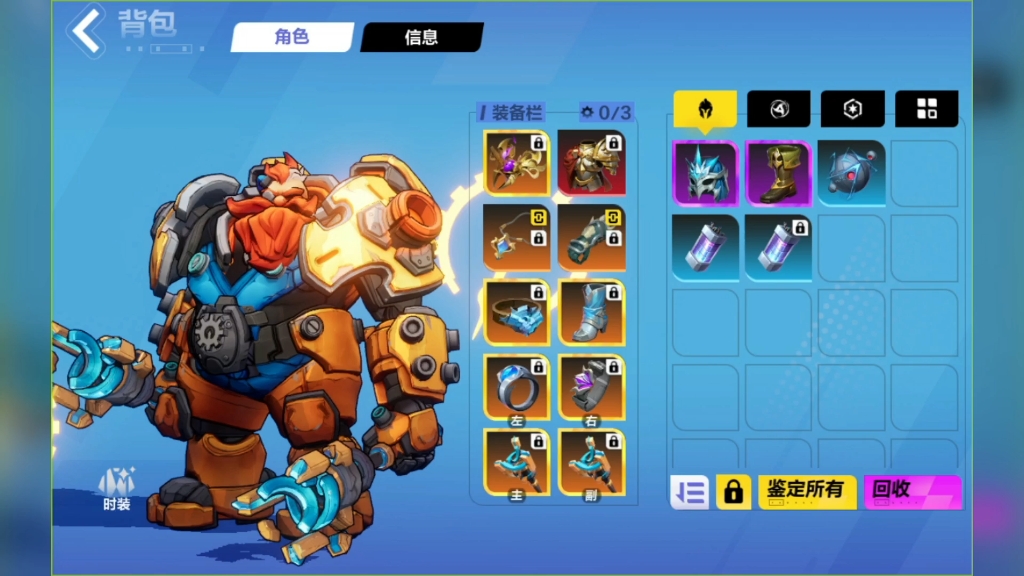Click the equipped red-gold chest armor
Image resolution: width=1024 pixels, height=576 pixels.
(x=591, y=162)
